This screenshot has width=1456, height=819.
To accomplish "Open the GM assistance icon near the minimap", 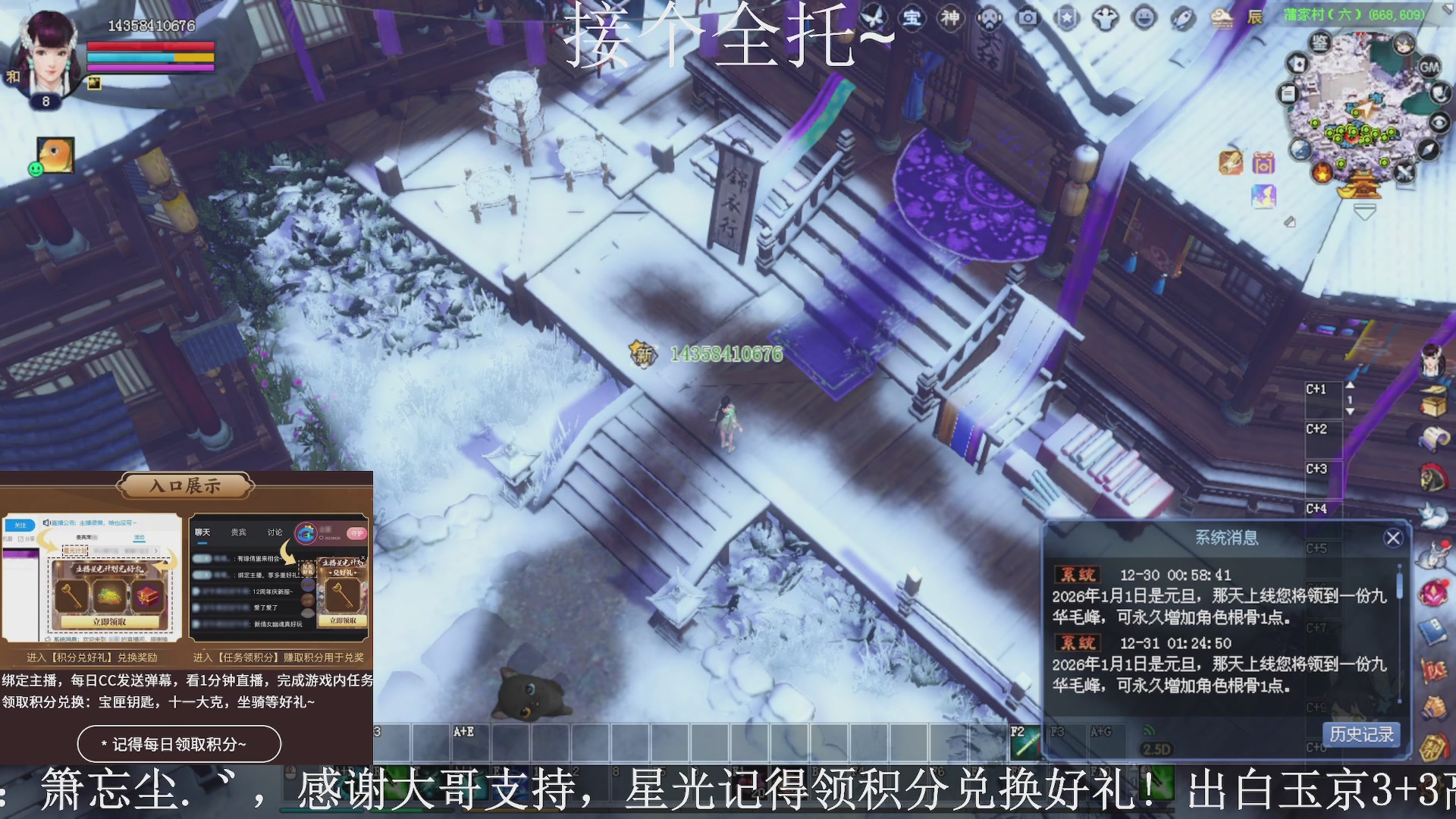I will 1430,67.
